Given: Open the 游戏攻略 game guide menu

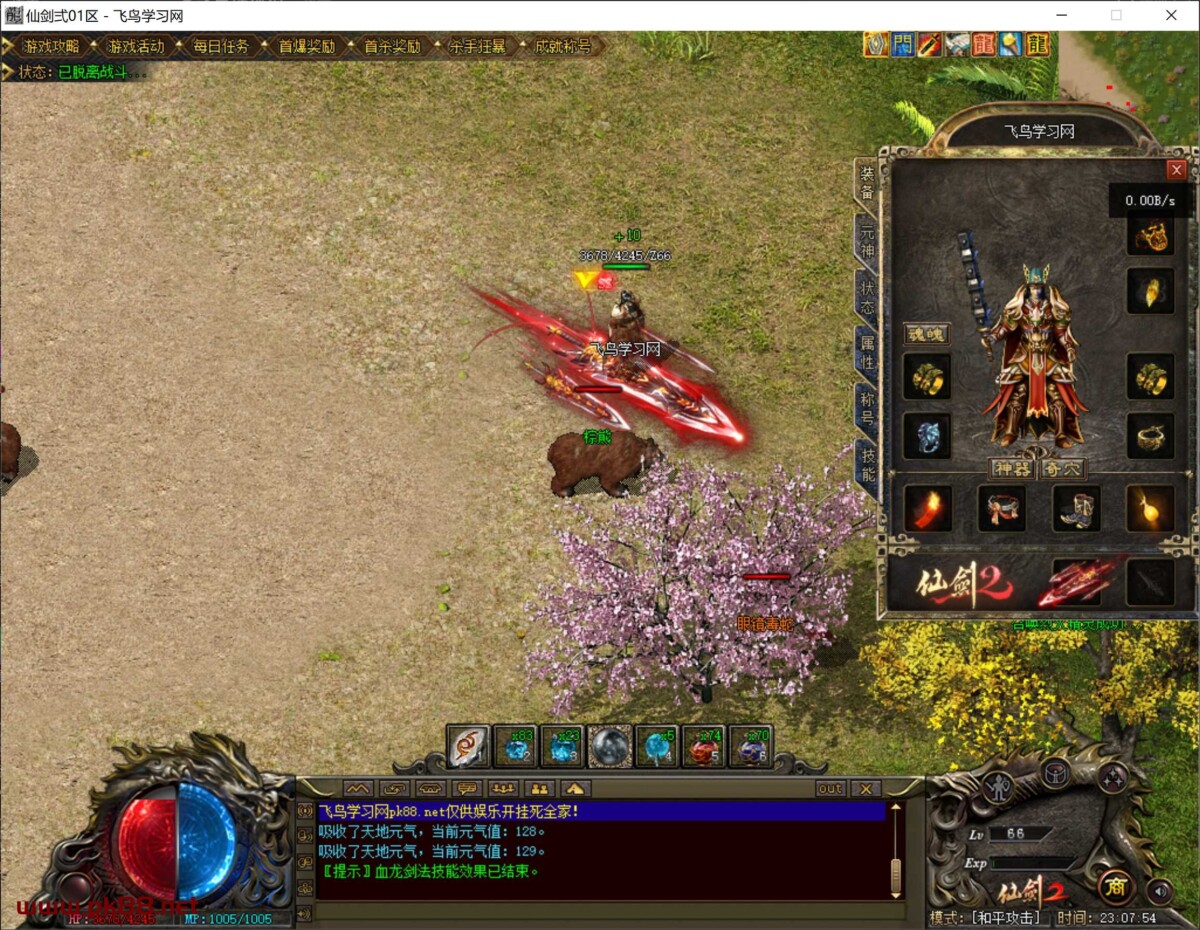Looking at the screenshot, I should tap(50, 46).
